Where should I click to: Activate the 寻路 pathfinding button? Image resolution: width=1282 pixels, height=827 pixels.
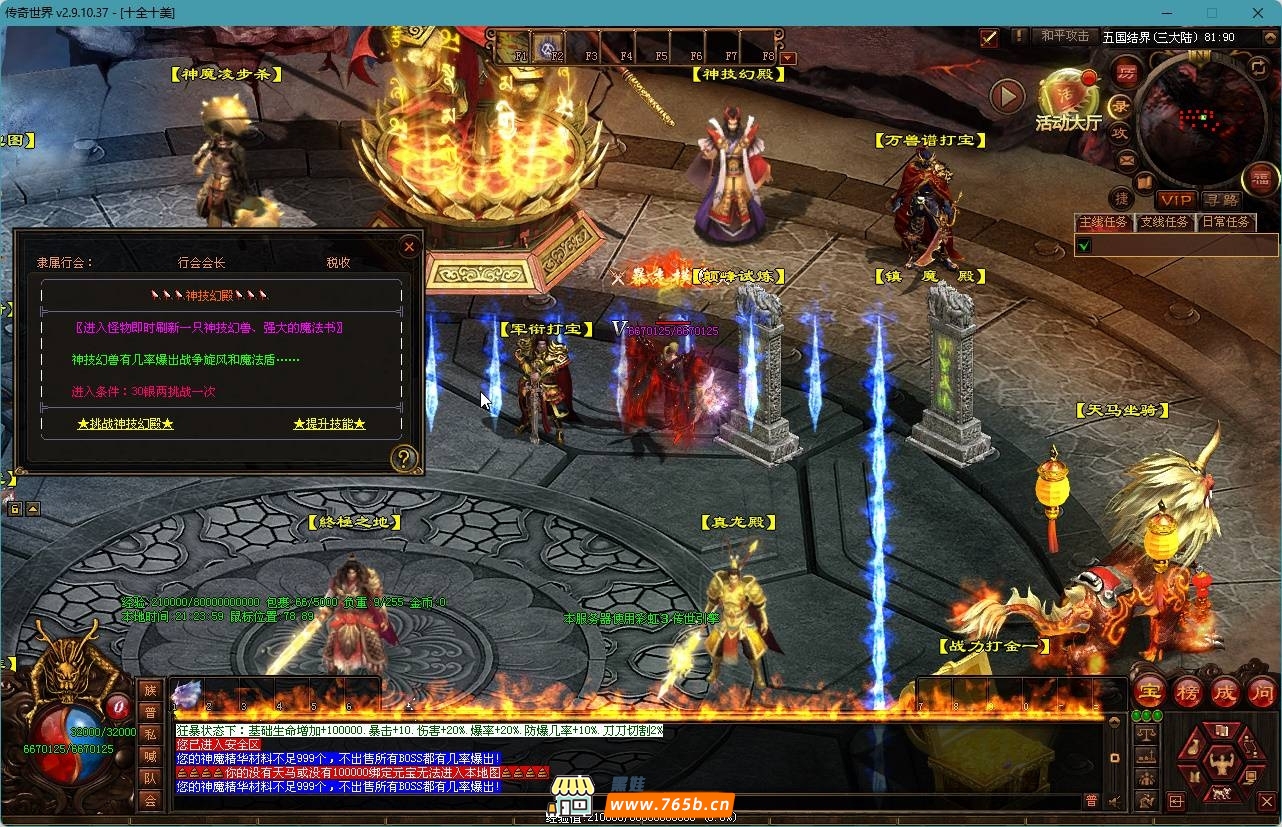tap(1220, 200)
